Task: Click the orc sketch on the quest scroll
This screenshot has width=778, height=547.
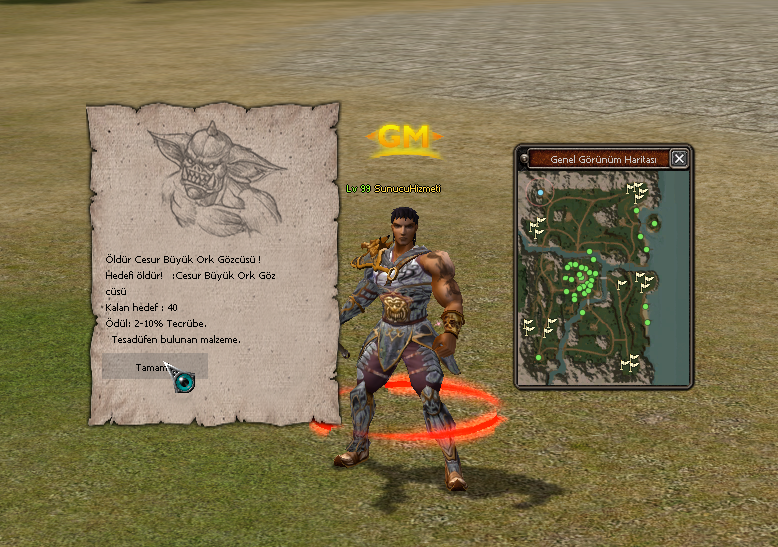Action: [x=211, y=175]
